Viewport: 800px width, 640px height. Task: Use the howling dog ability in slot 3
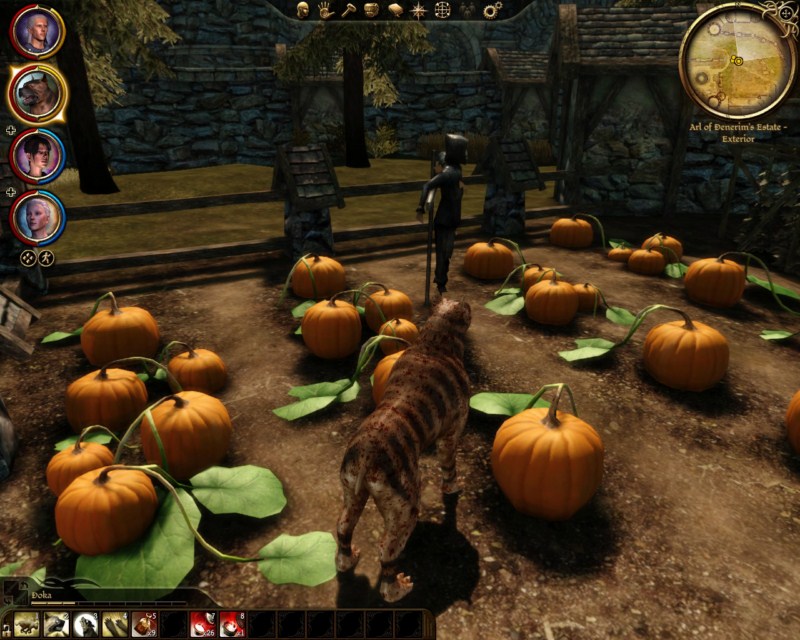click(86, 625)
